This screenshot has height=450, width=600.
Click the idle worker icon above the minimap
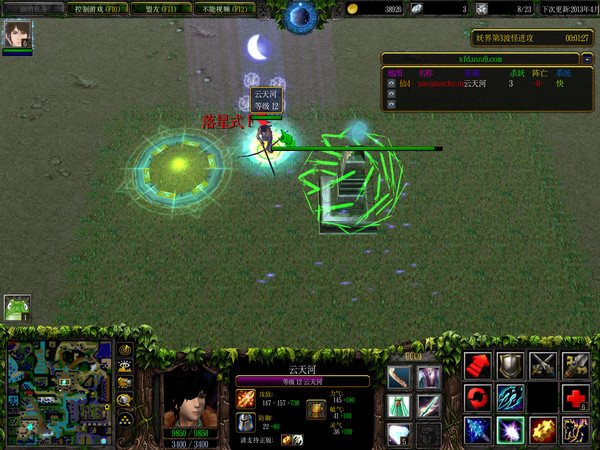click(17, 307)
